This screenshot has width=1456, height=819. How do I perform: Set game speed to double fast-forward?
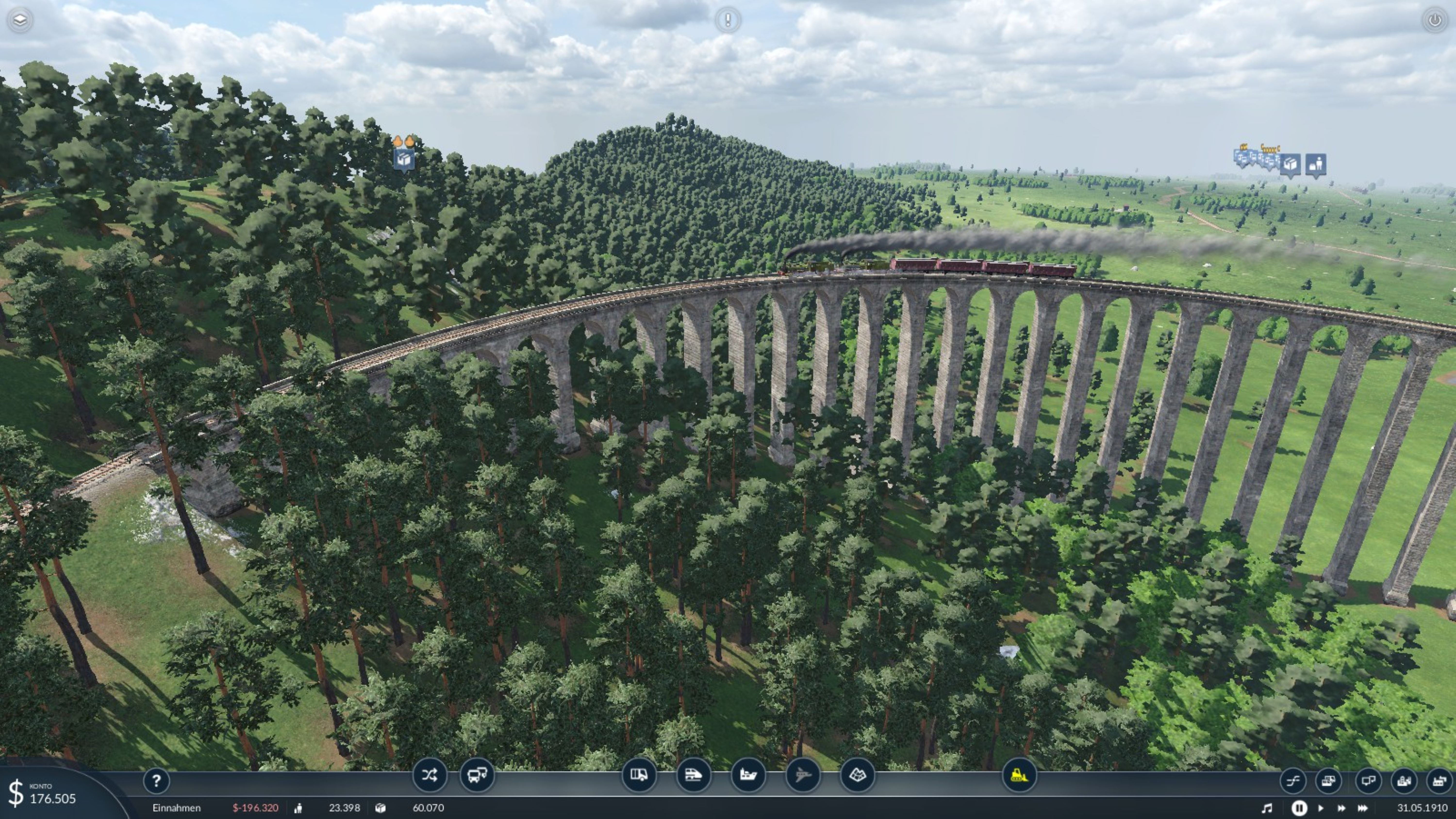tap(1341, 808)
